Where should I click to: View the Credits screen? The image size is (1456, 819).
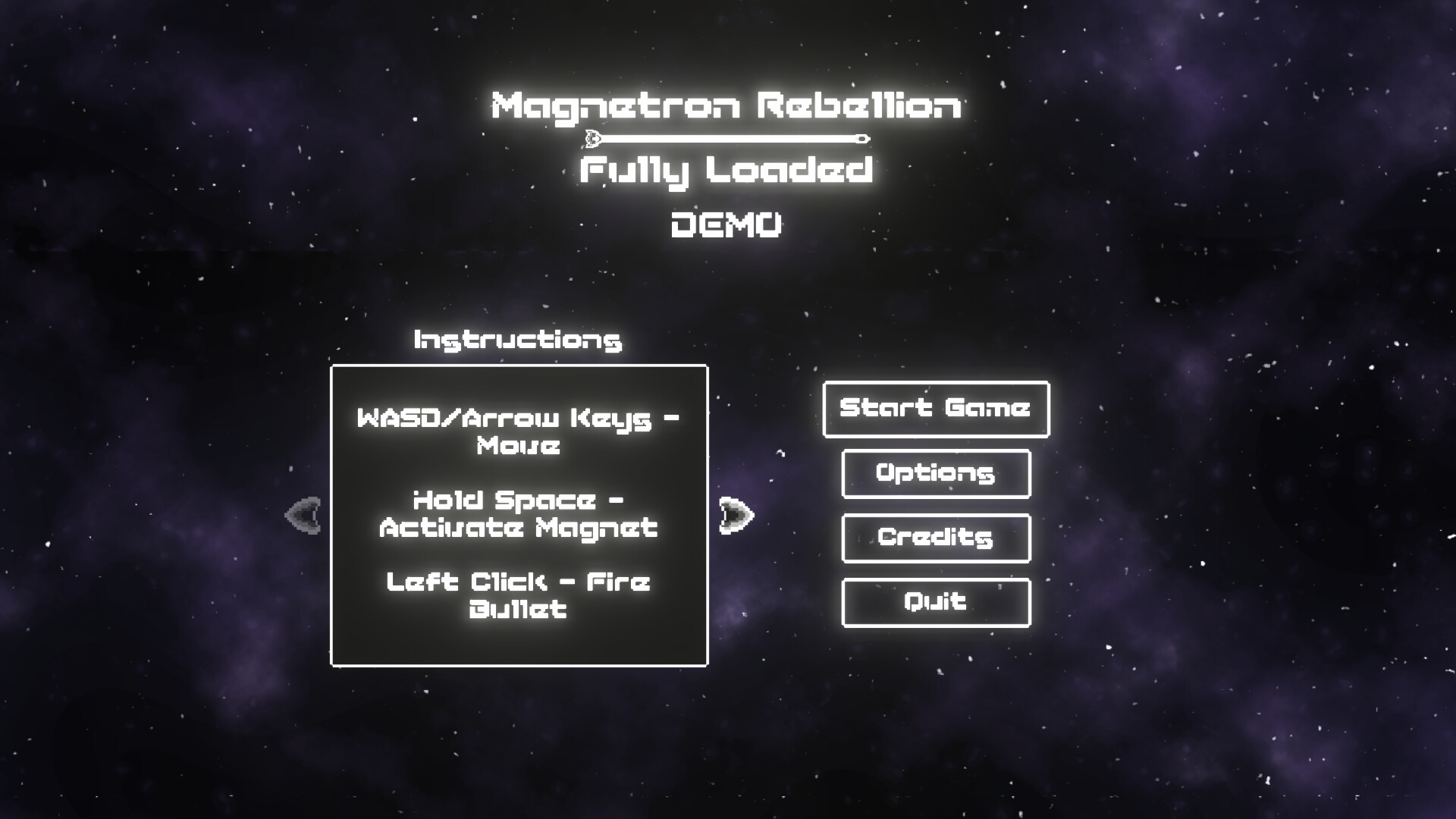point(936,538)
